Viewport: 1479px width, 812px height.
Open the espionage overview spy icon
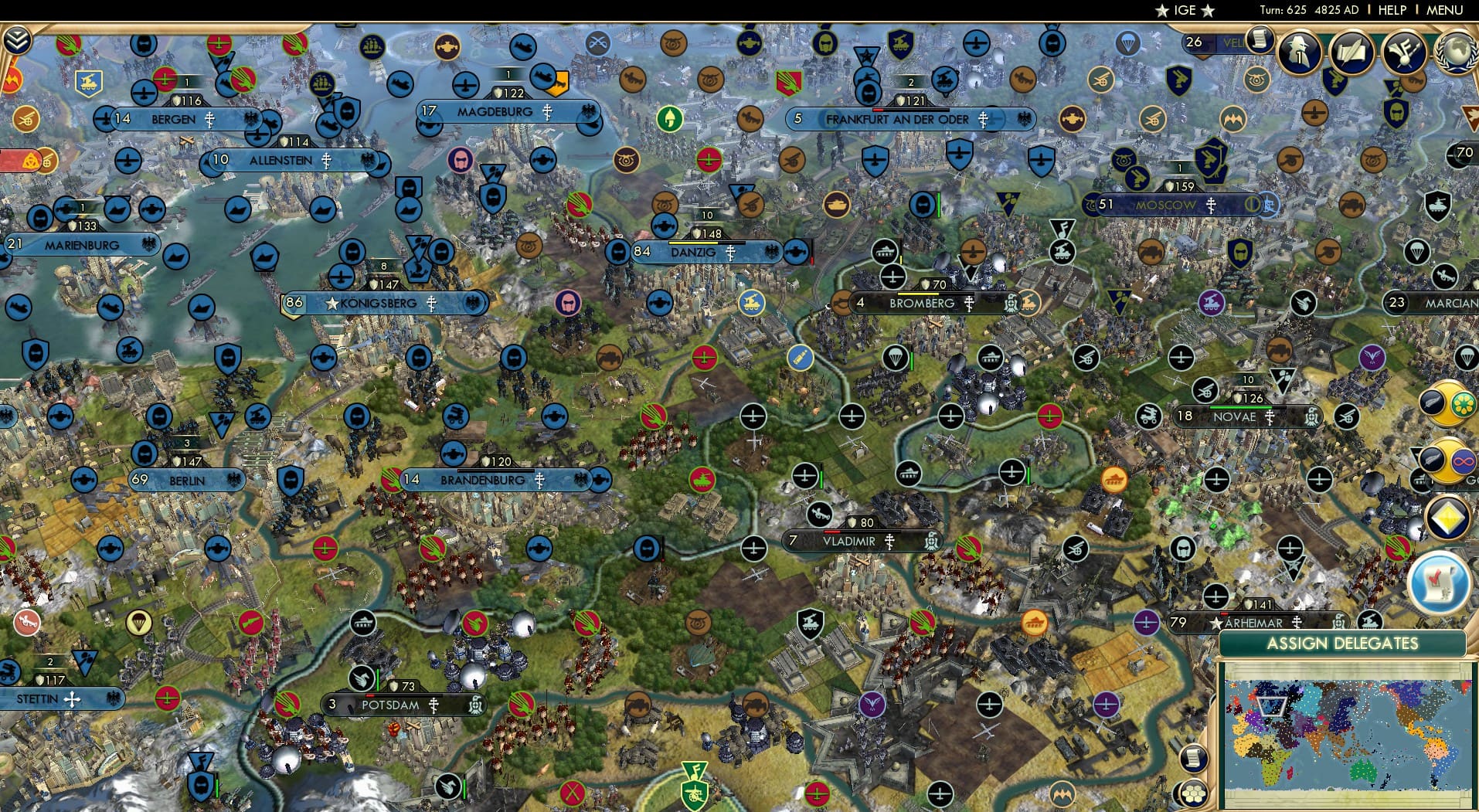[x=1300, y=51]
